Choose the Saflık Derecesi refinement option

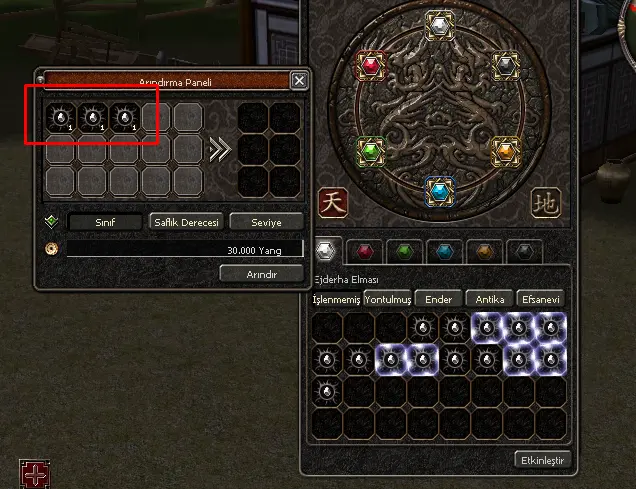click(186, 222)
